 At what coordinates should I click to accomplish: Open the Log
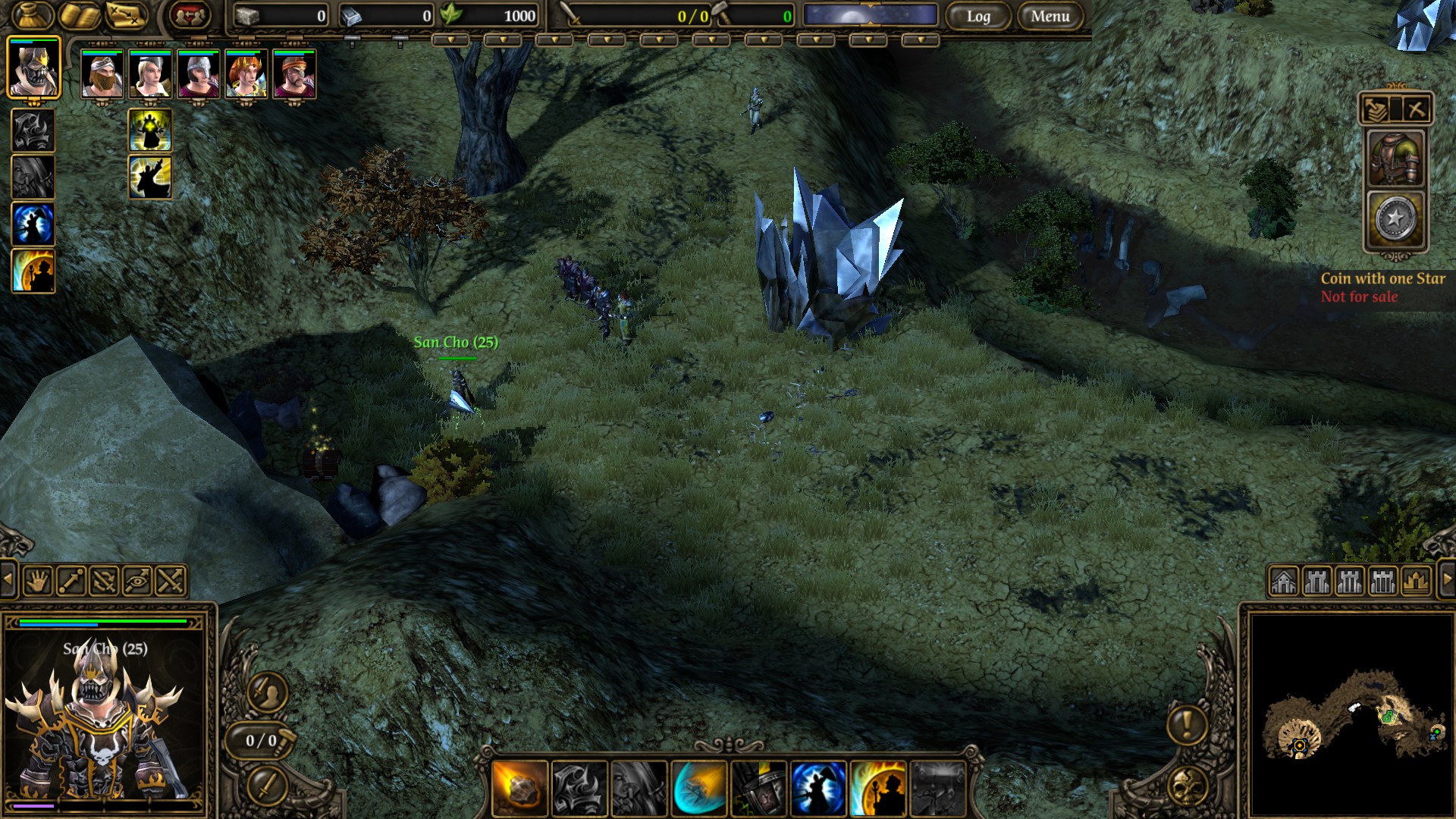978,16
